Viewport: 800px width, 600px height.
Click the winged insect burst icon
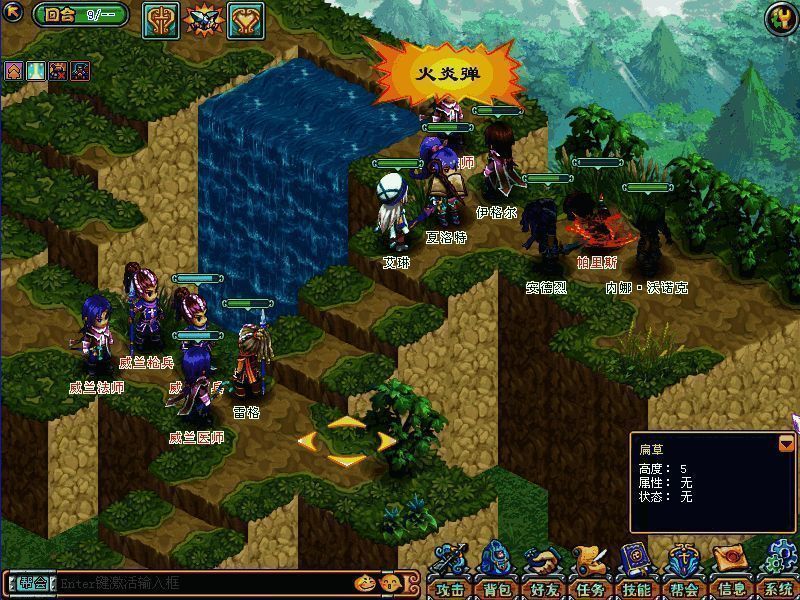click(203, 19)
